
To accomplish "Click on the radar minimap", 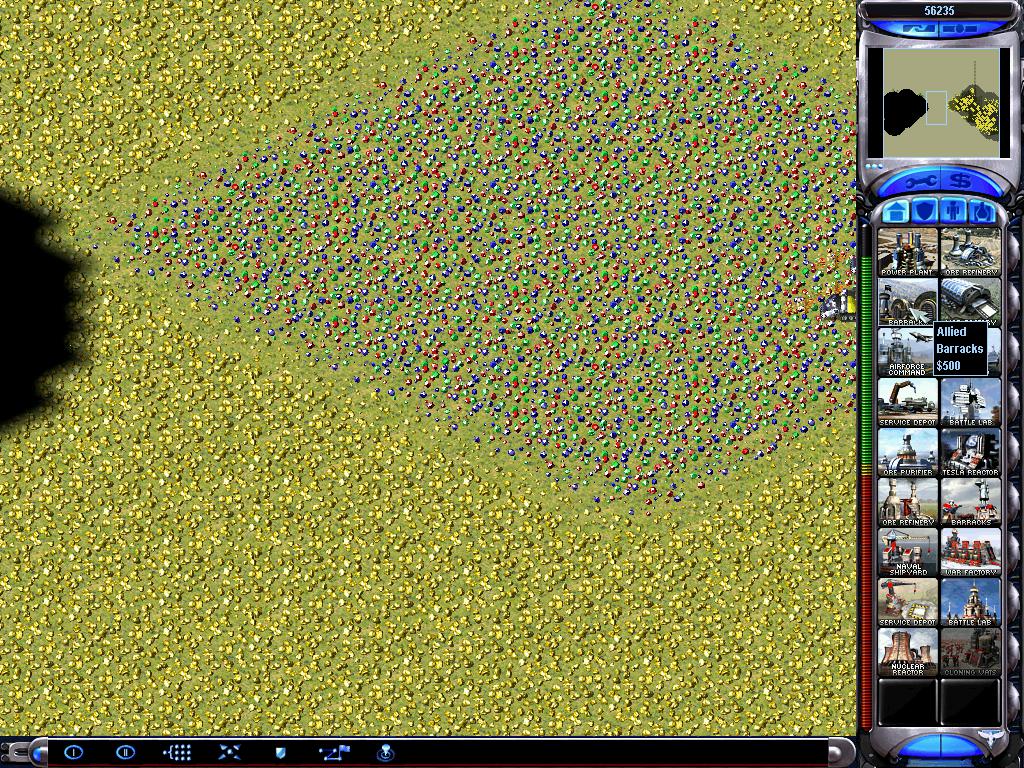I will pyautogui.click(x=937, y=102).
